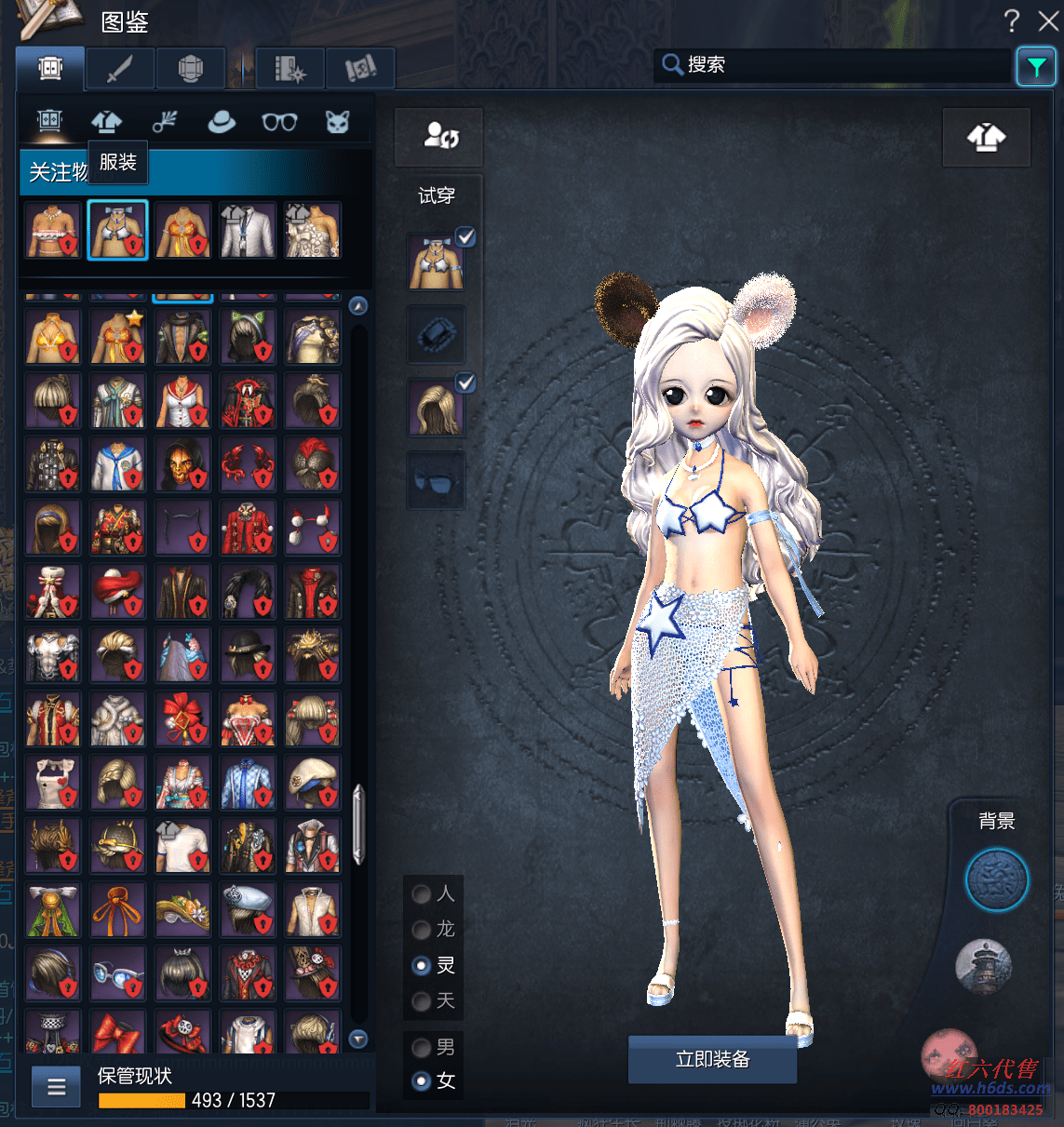The height and width of the screenshot is (1127, 1064).
Task: Open the question mark help
Action: [x=1012, y=20]
